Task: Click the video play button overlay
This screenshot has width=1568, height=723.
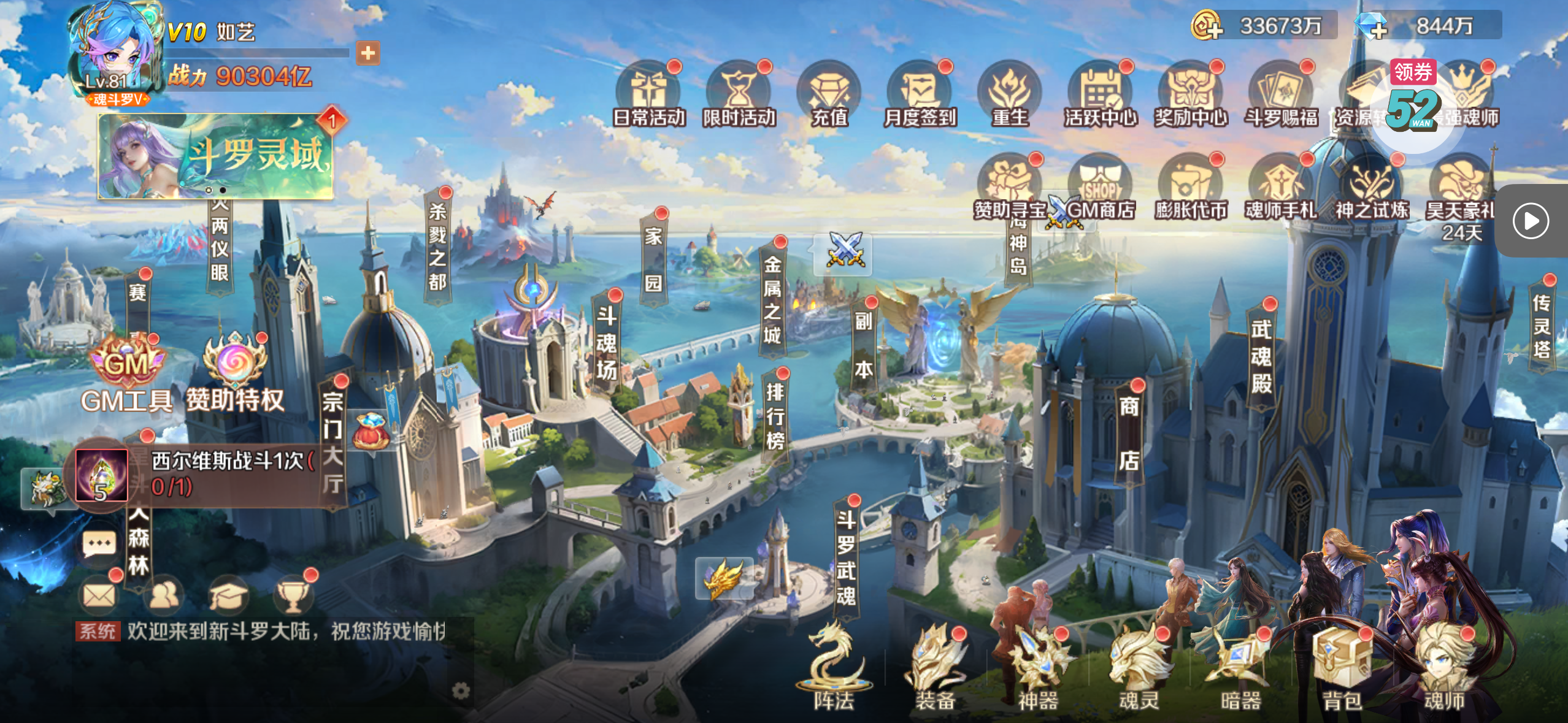Action: [x=1531, y=221]
